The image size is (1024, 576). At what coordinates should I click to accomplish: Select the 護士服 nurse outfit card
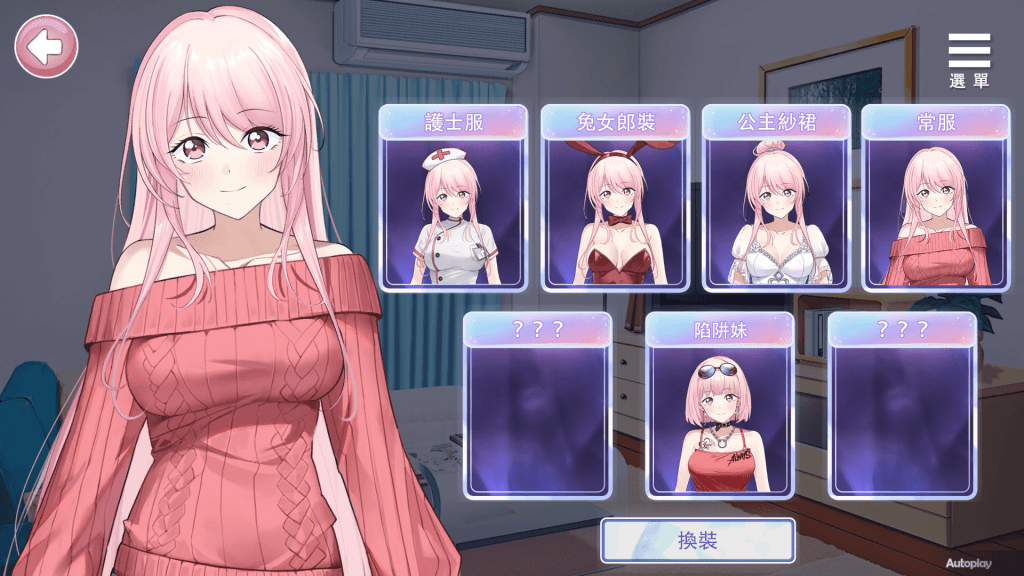point(453,198)
